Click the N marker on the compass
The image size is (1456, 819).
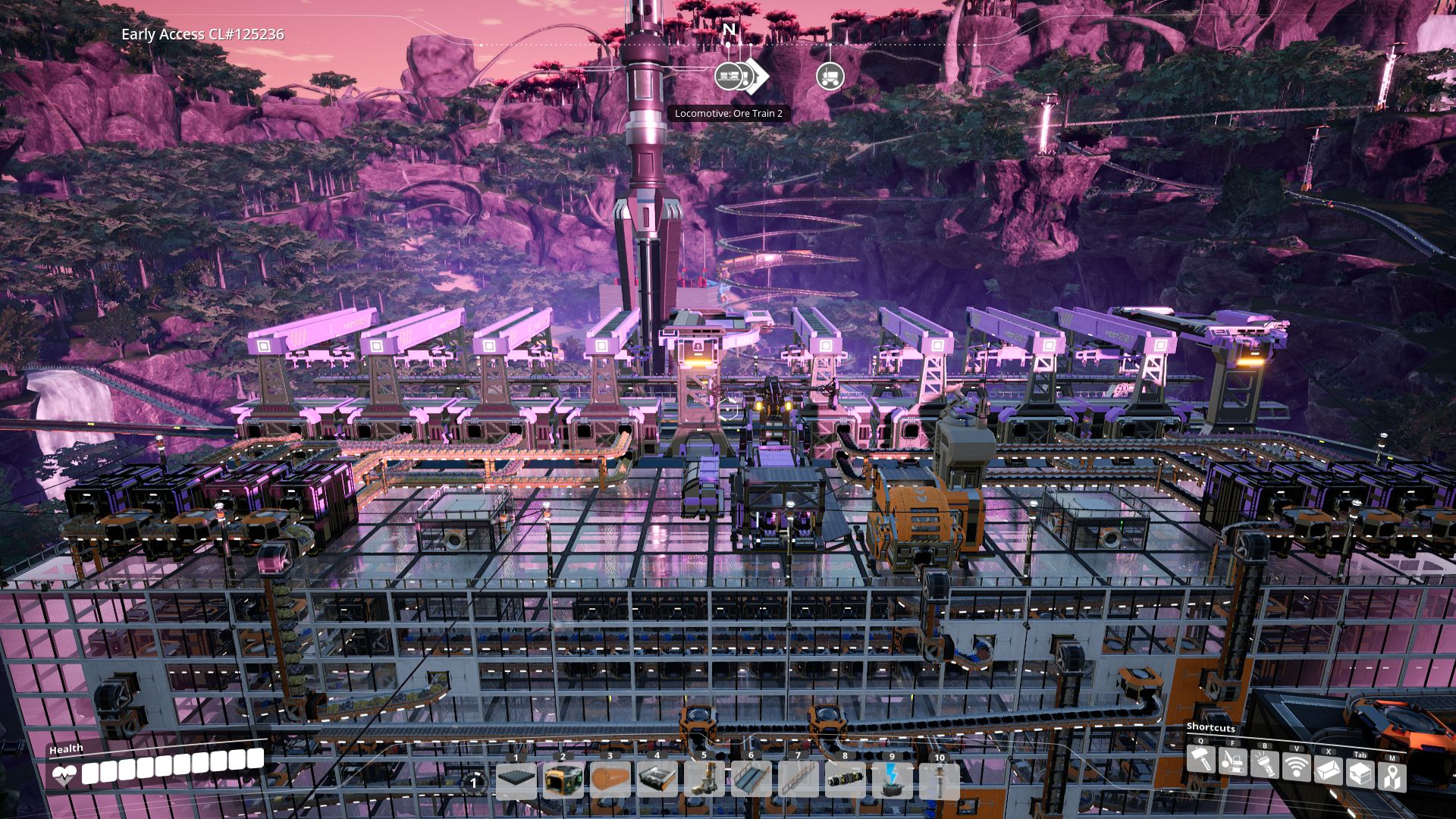coord(729,29)
